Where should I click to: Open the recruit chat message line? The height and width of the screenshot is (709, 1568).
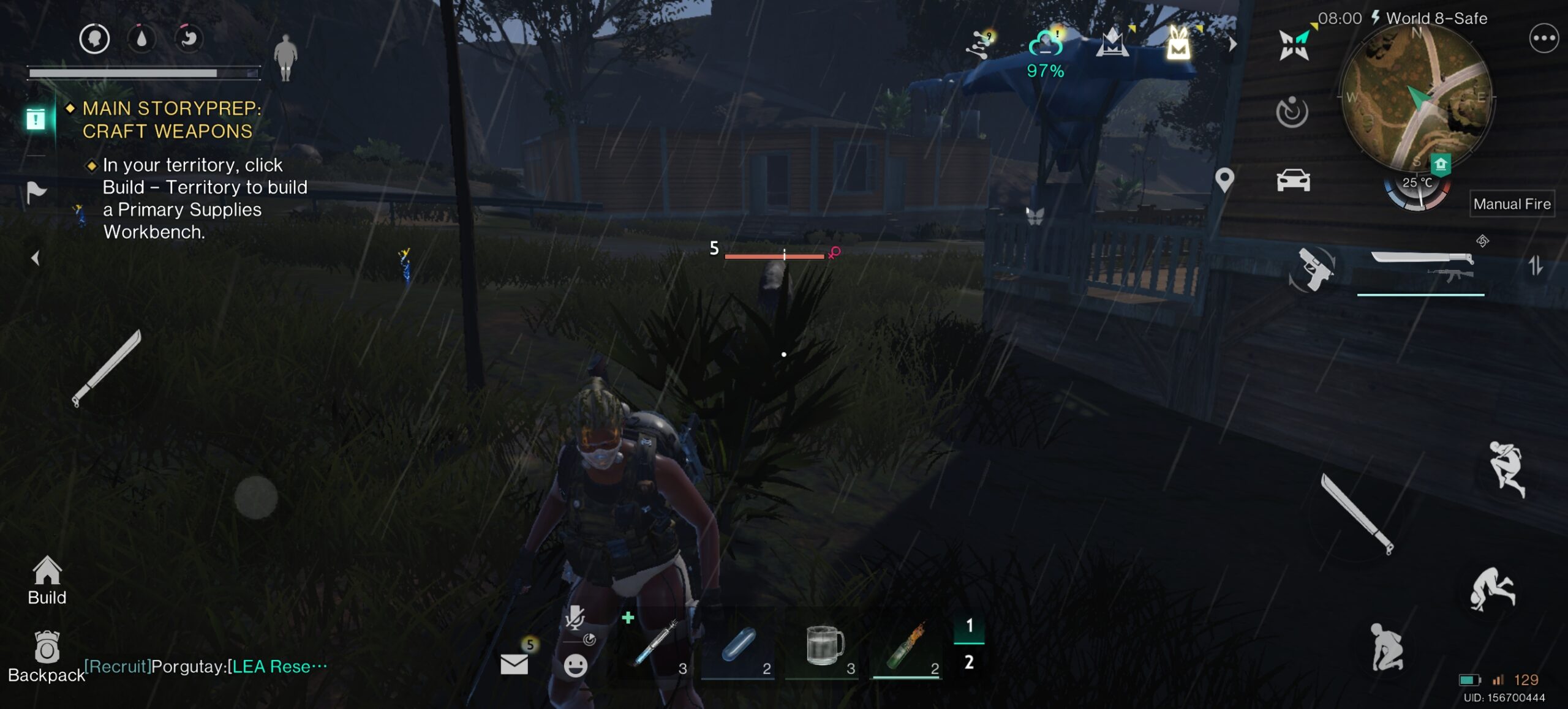click(206, 666)
